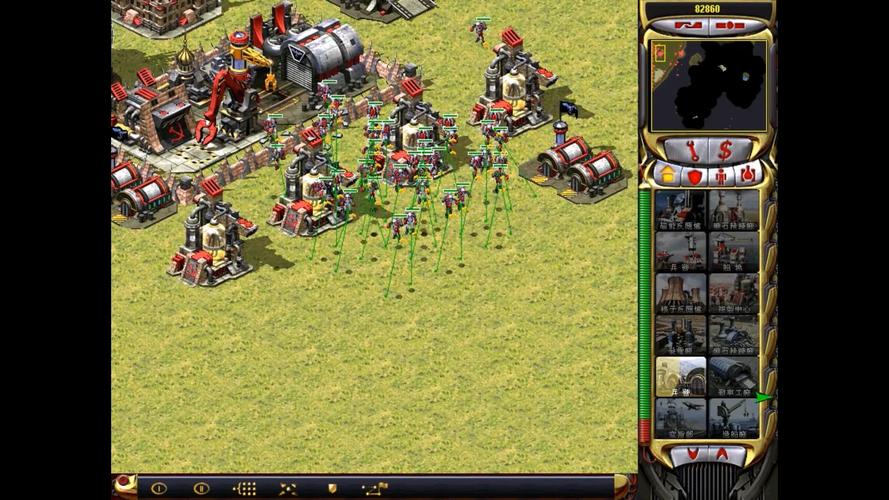
Task: Switch to the house-icon structures tab
Action: click(668, 175)
